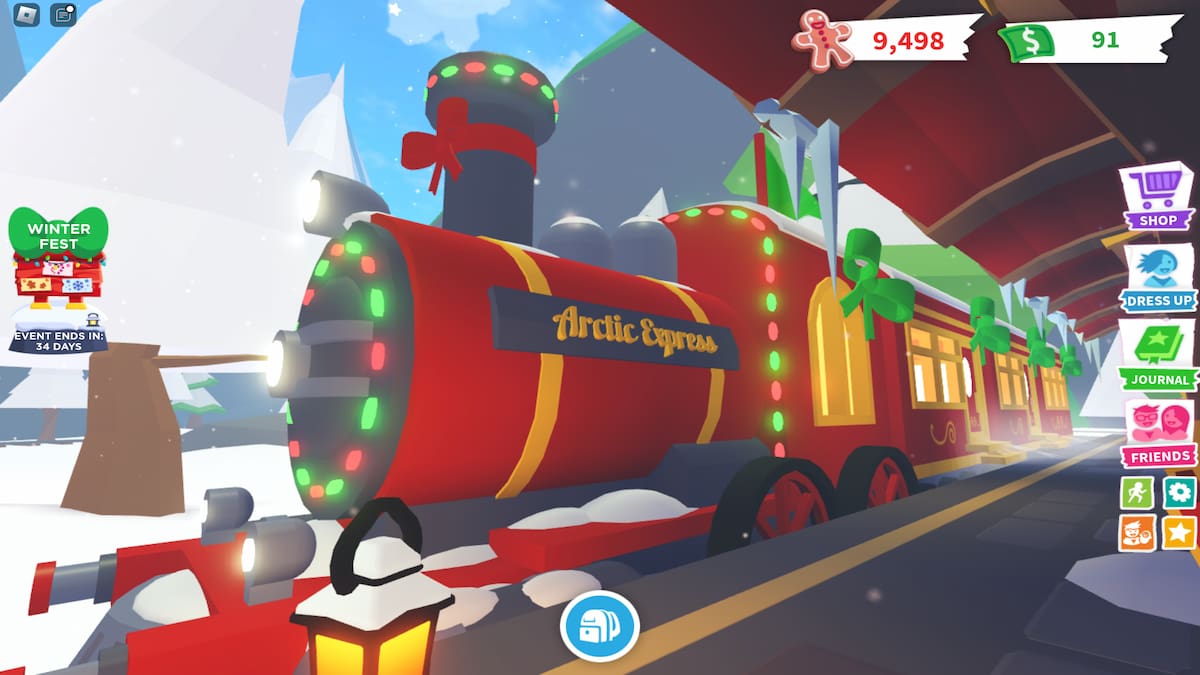The width and height of the screenshot is (1200, 675).
Task: Open the Roblox menu logo button
Action: tap(29, 14)
